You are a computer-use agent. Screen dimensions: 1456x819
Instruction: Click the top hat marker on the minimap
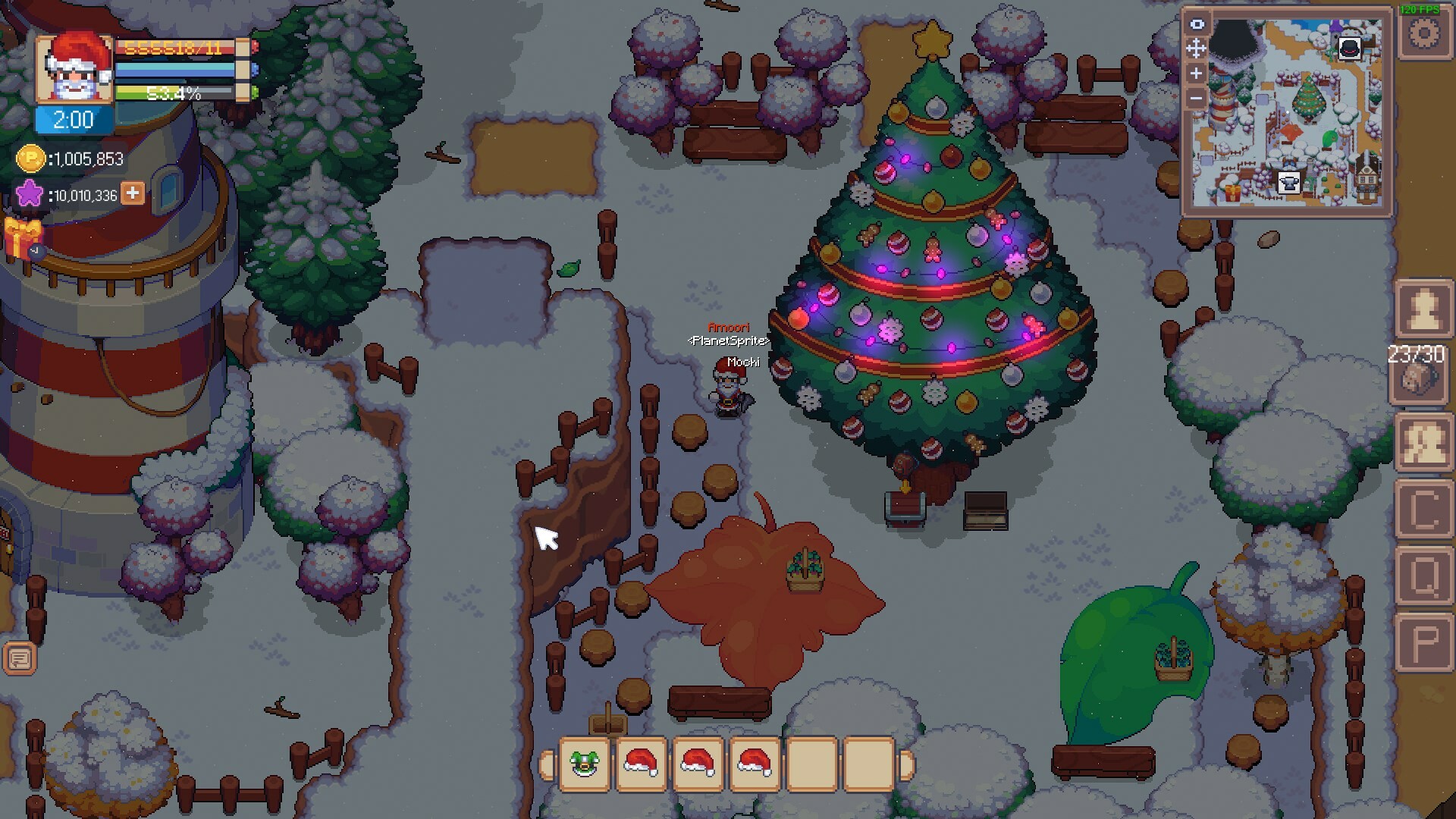click(1349, 49)
